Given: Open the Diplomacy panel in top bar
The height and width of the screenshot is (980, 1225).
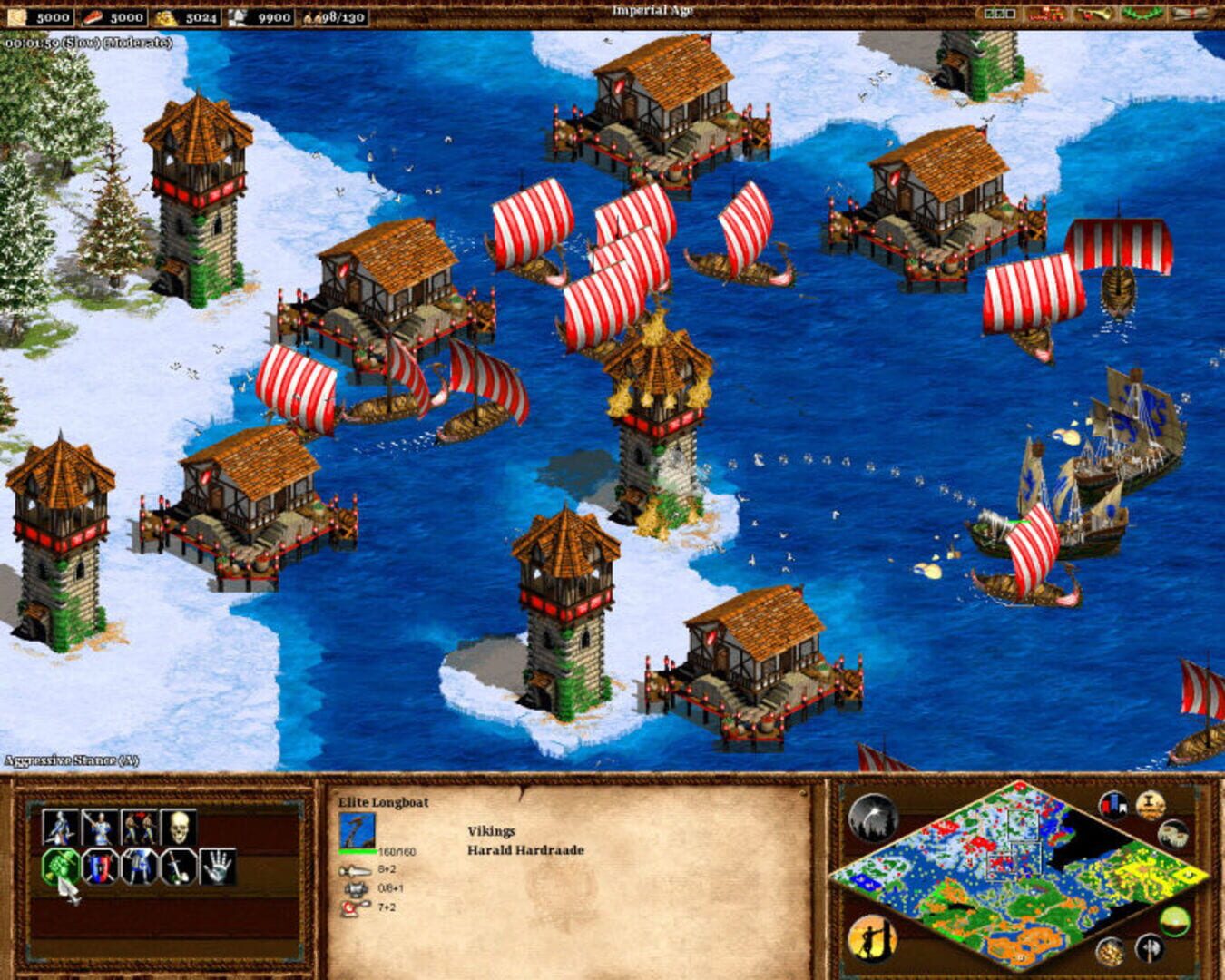Looking at the screenshot, I should click(x=1046, y=14).
